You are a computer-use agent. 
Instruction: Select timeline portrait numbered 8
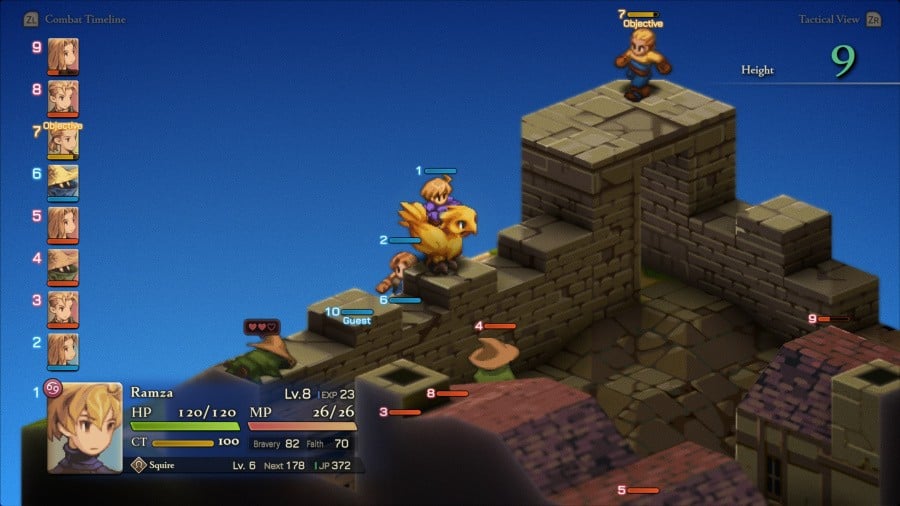(62, 97)
